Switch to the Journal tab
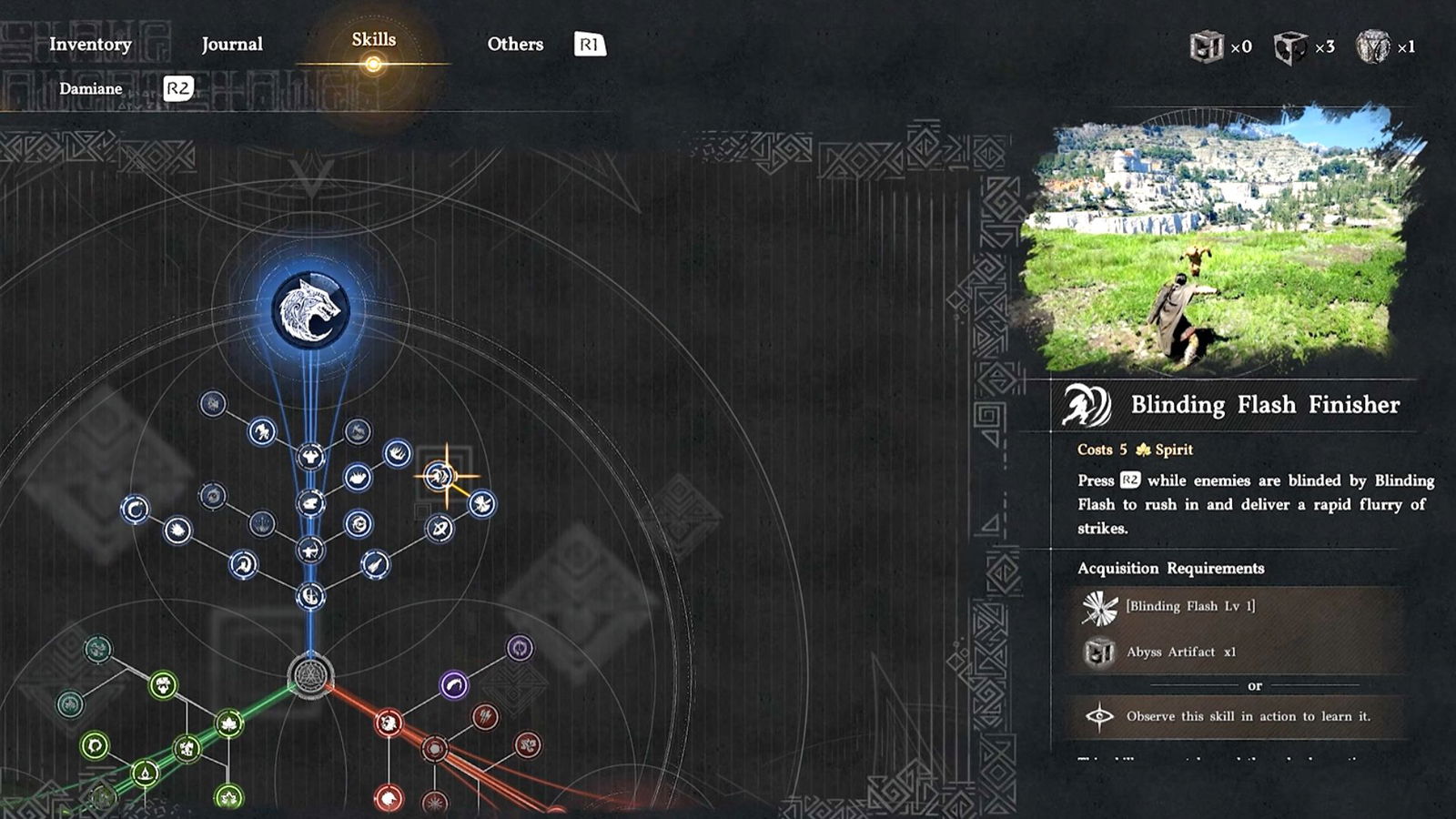The height and width of the screenshot is (819, 1456). tap(232, 44)
